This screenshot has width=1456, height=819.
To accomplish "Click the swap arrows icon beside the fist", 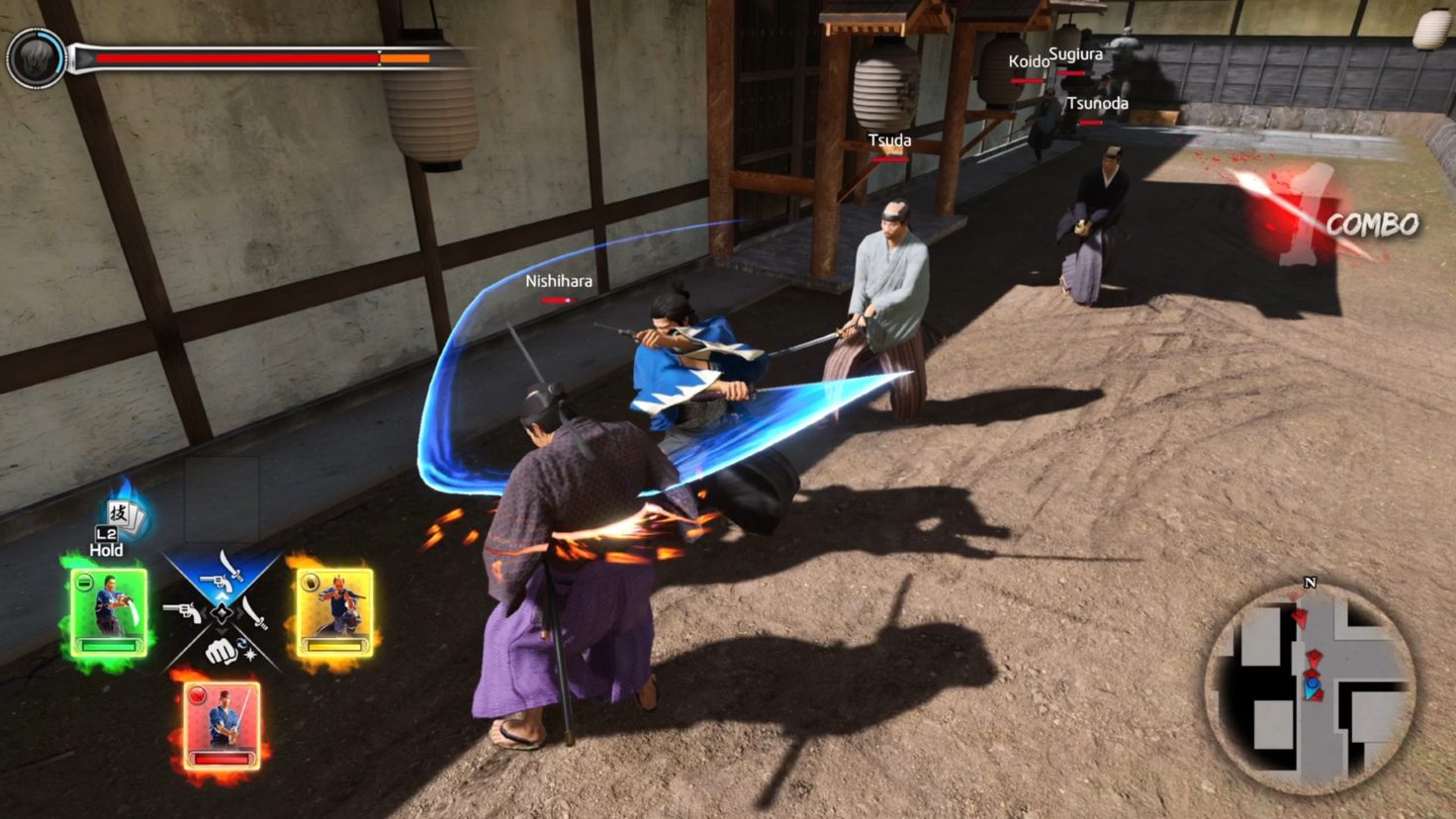I will [242, 641].
